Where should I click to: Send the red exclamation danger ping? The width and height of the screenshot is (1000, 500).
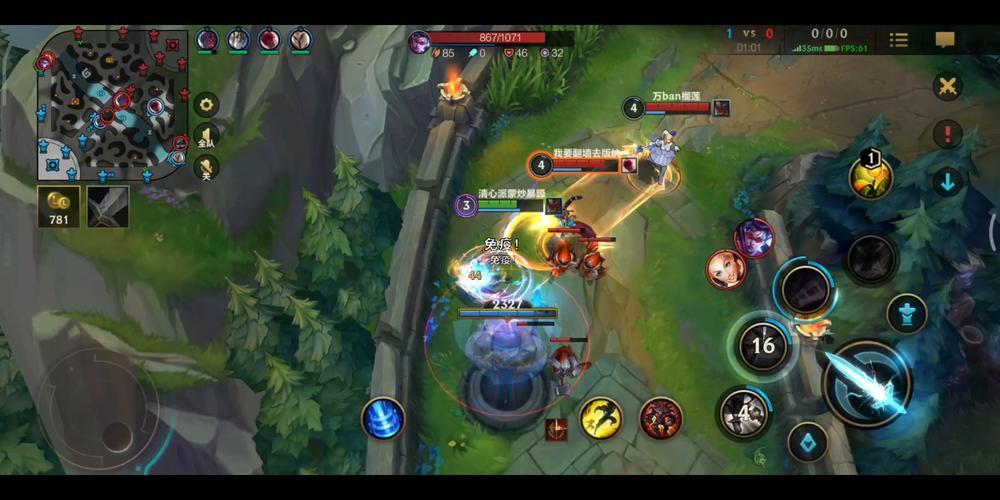947,133
